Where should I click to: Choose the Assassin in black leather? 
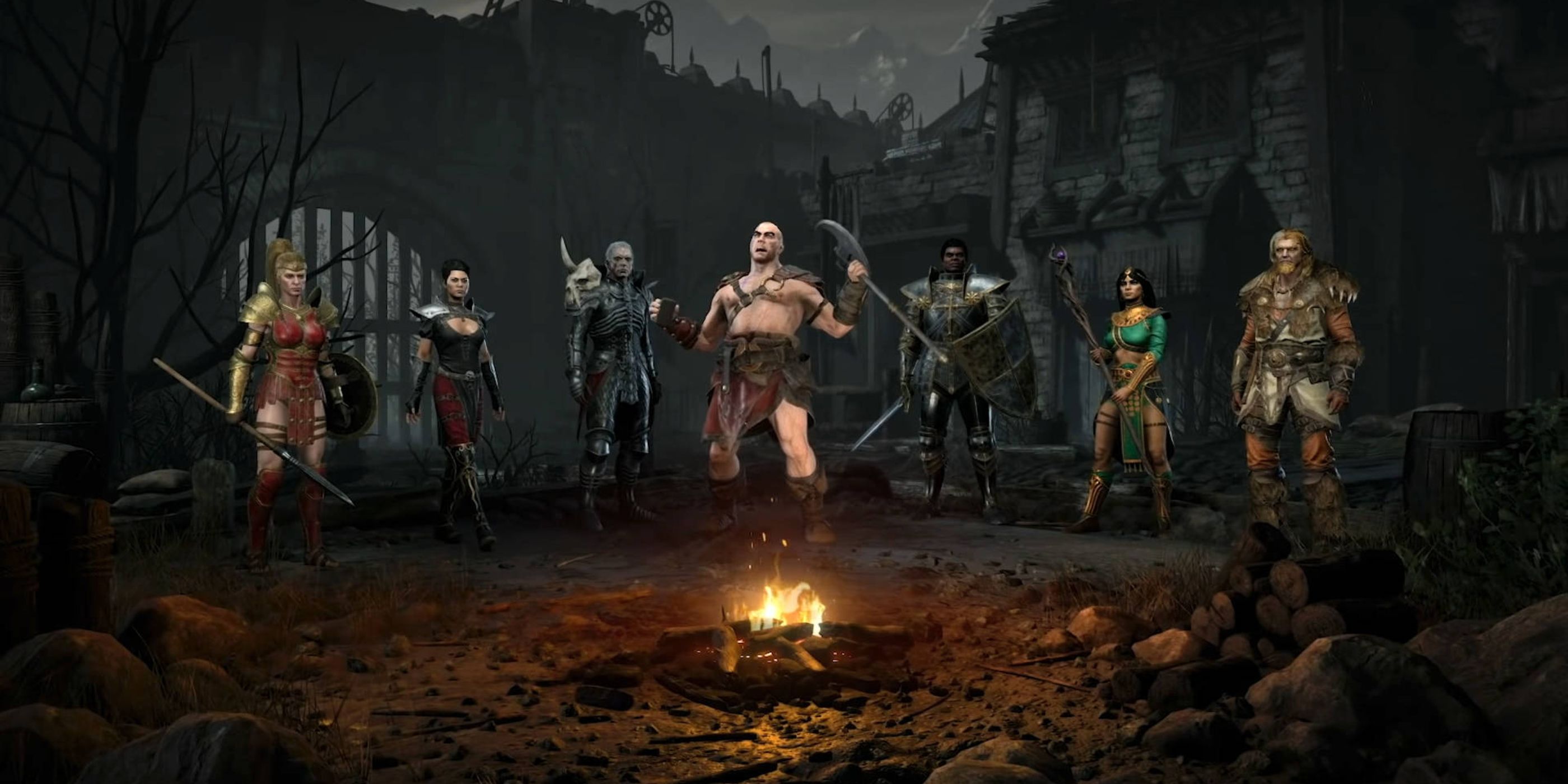click(456, 390)
